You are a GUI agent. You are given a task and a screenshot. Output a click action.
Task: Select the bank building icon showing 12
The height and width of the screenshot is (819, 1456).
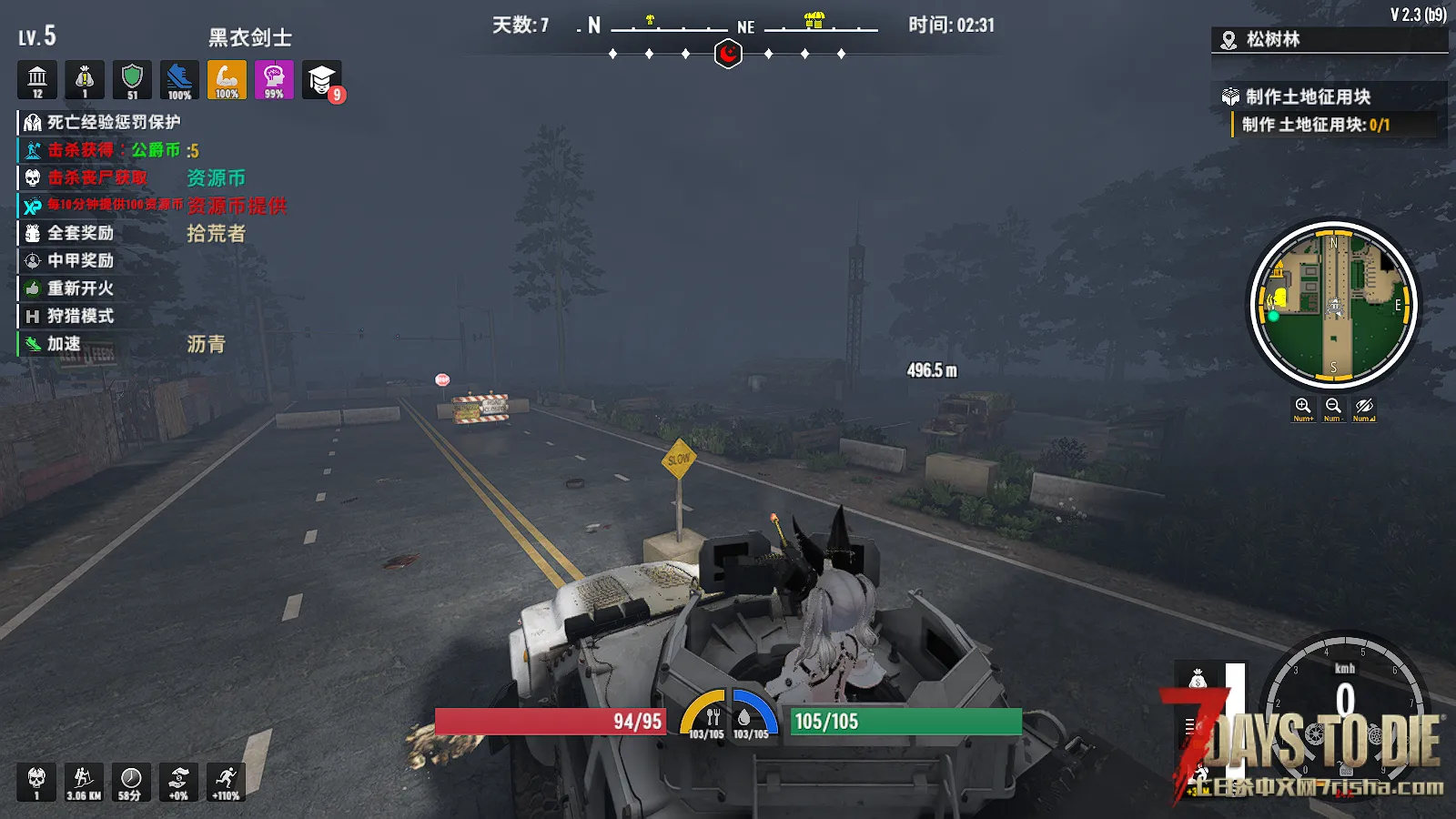[x=37, y=80]
